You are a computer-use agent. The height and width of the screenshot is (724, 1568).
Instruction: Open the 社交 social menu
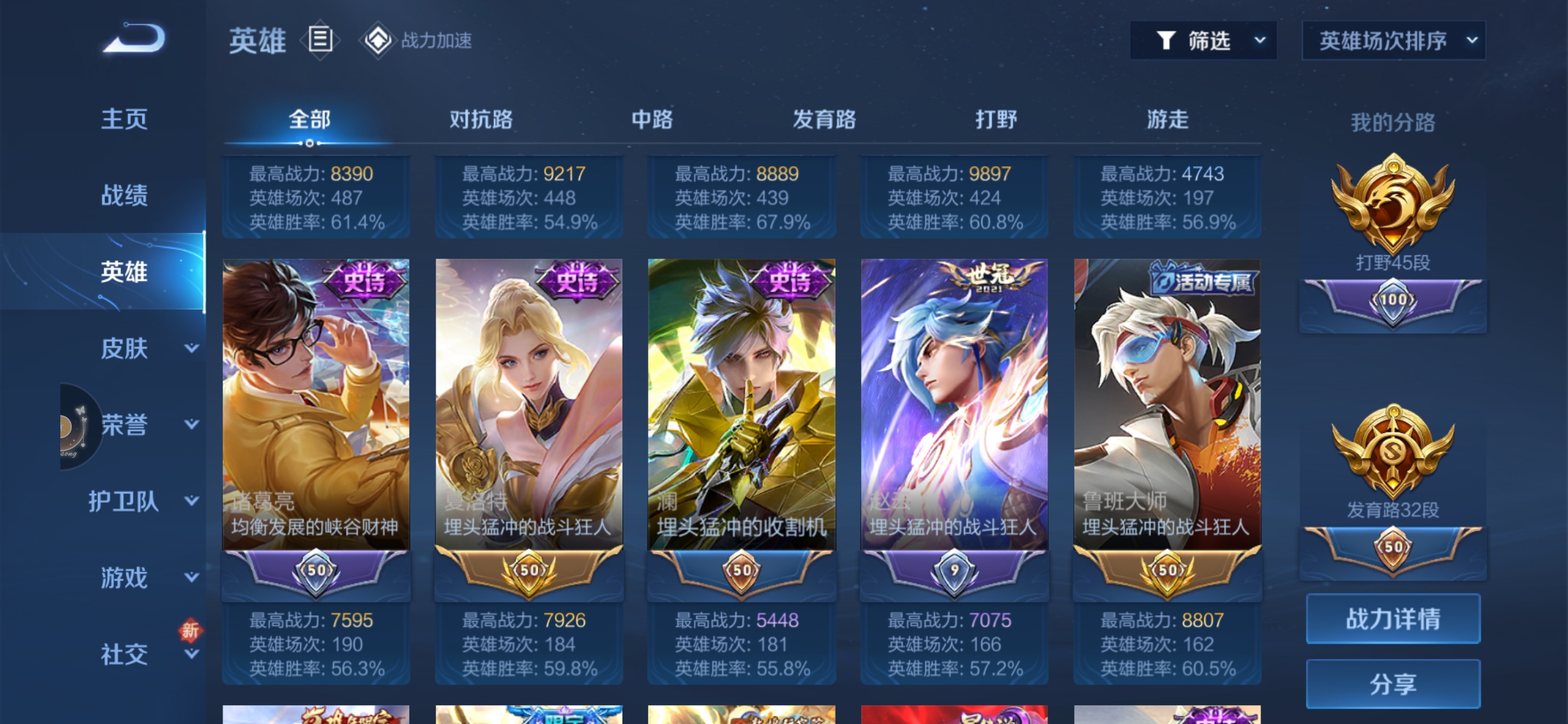143,654
